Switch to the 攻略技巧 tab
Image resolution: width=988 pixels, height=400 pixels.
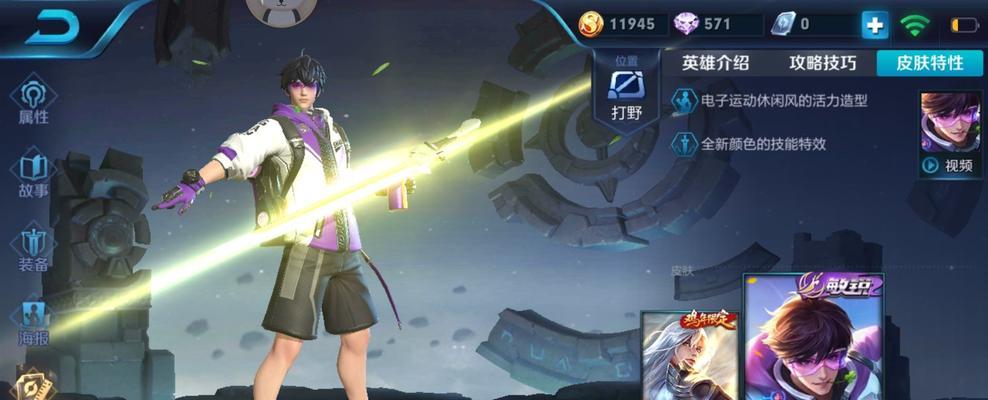(x=822, y=63)
